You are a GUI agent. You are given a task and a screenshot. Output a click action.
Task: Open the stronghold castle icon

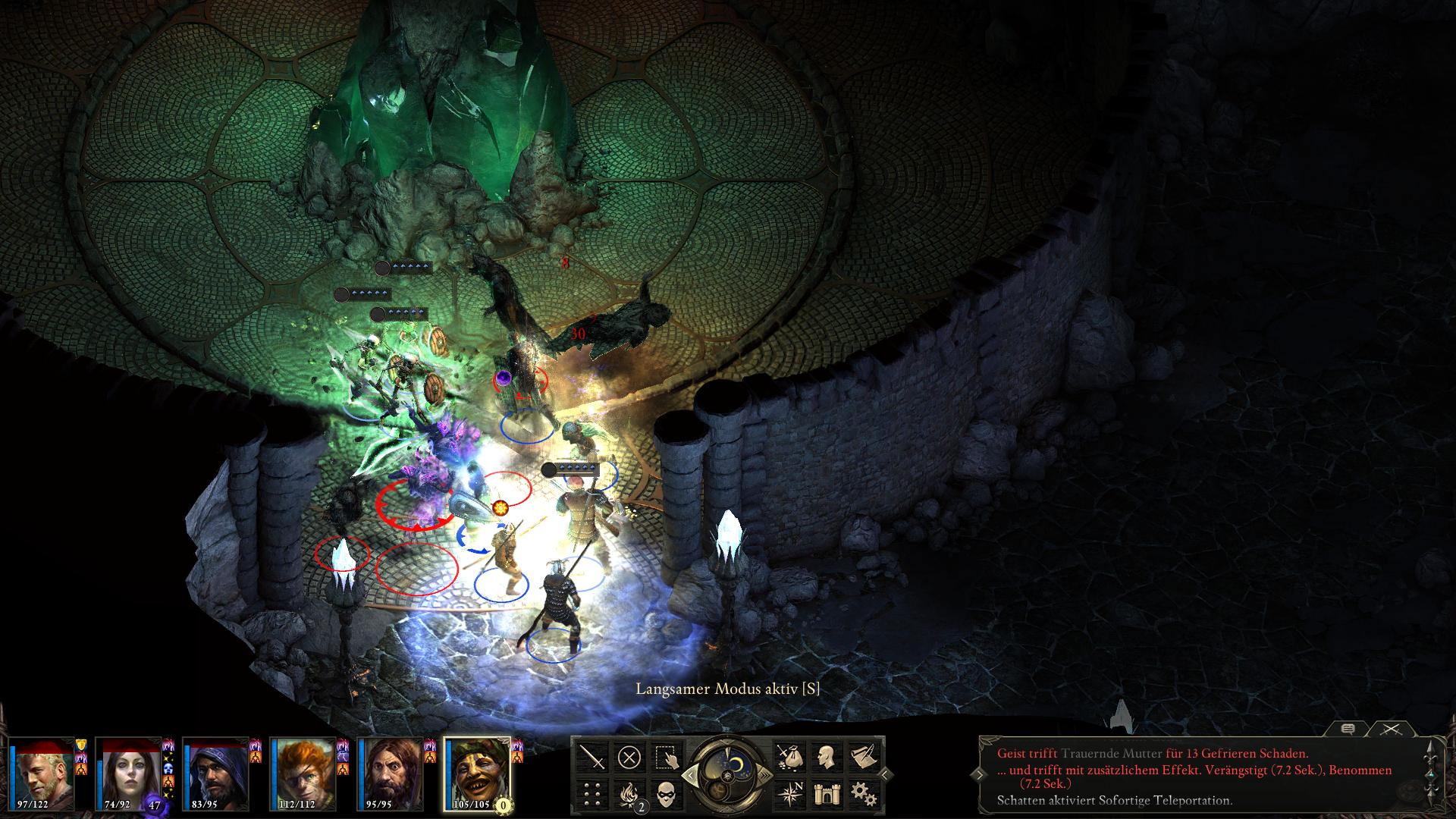coord(825,793)
